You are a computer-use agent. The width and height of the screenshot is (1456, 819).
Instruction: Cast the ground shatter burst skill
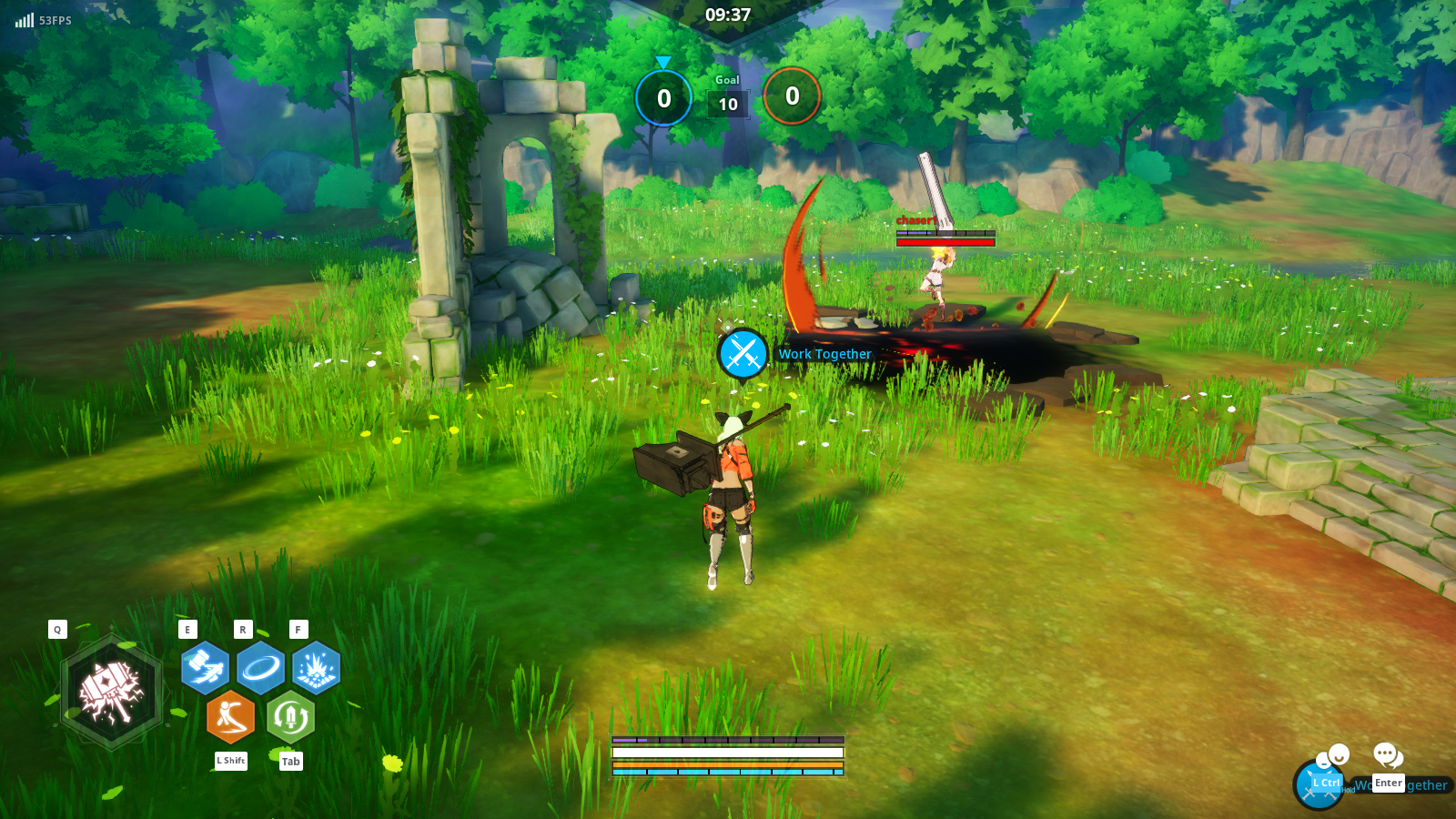click(x=316, y=668)
